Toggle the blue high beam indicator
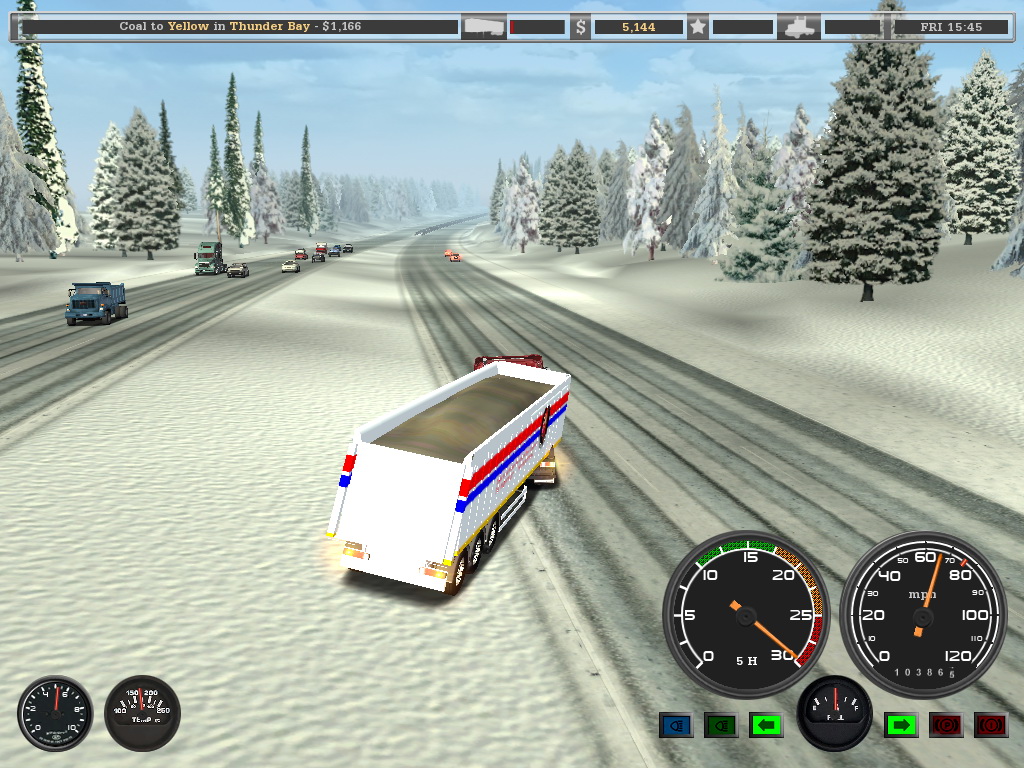The height and width of the screenshot is (768, 1024). pos(676,725)
